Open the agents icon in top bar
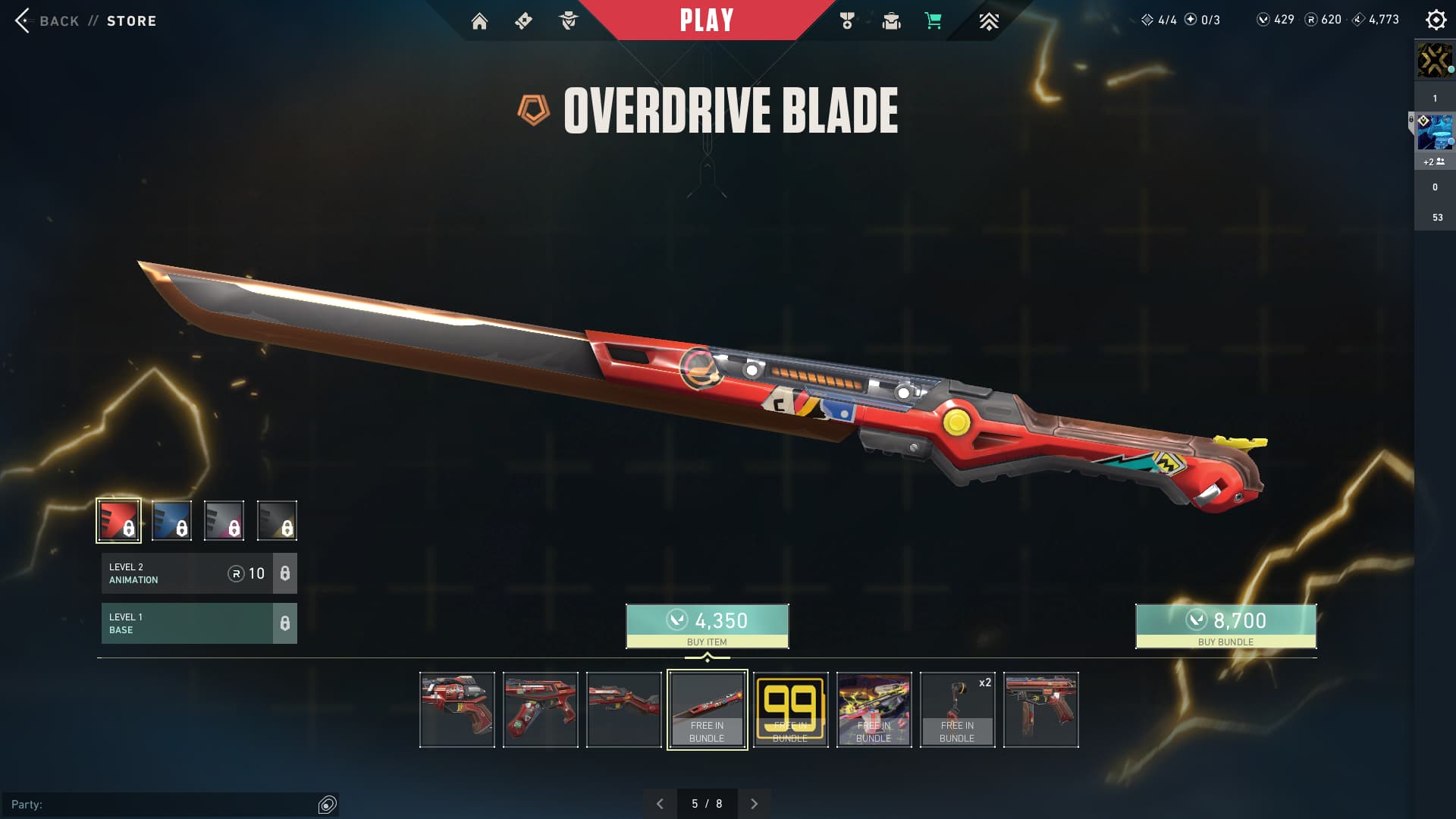Image resolution: width=1456 pixels, height=819 pixels. [x=568, y=21]
